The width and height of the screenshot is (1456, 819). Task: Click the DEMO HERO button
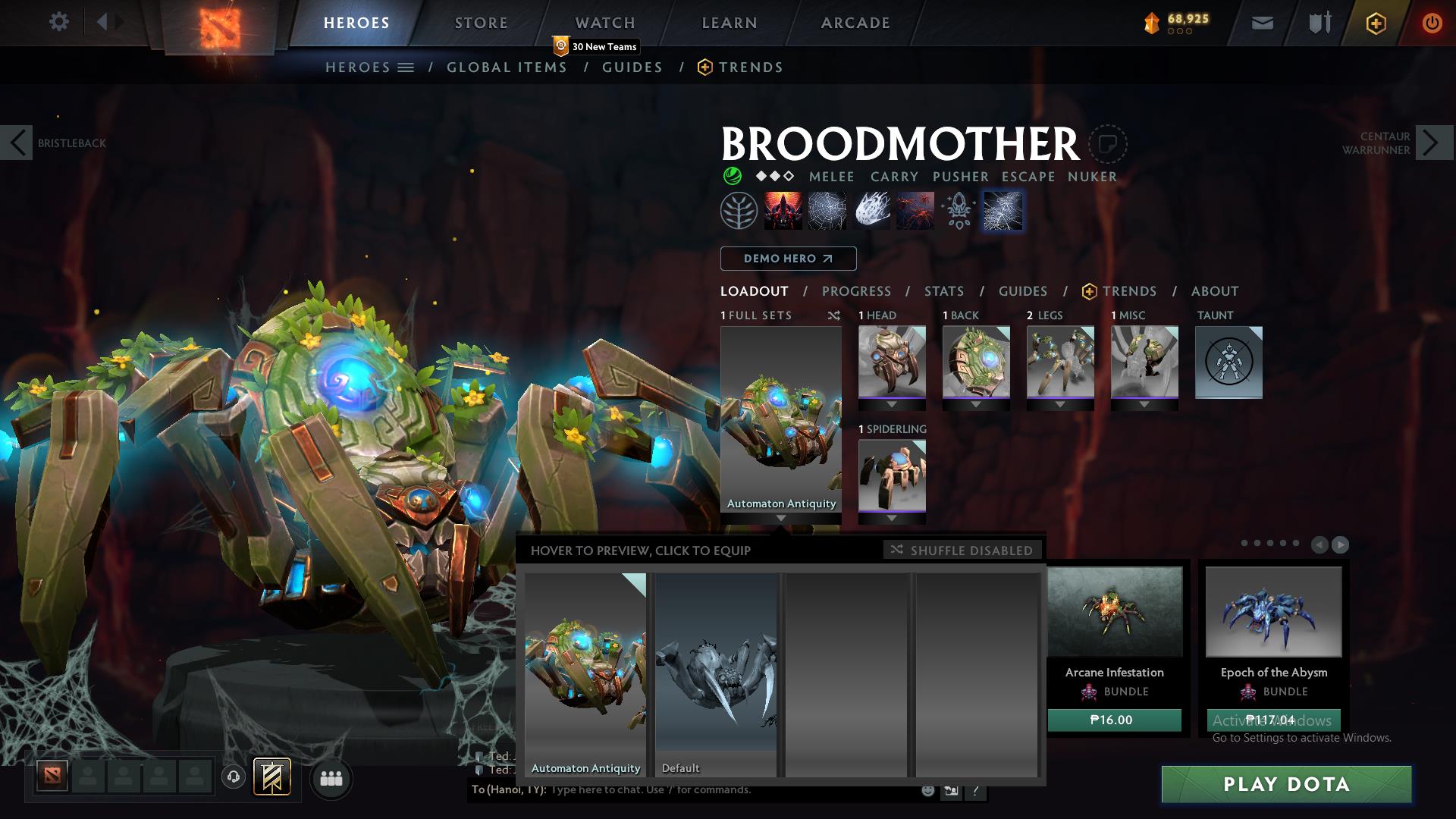pos(787,259)
